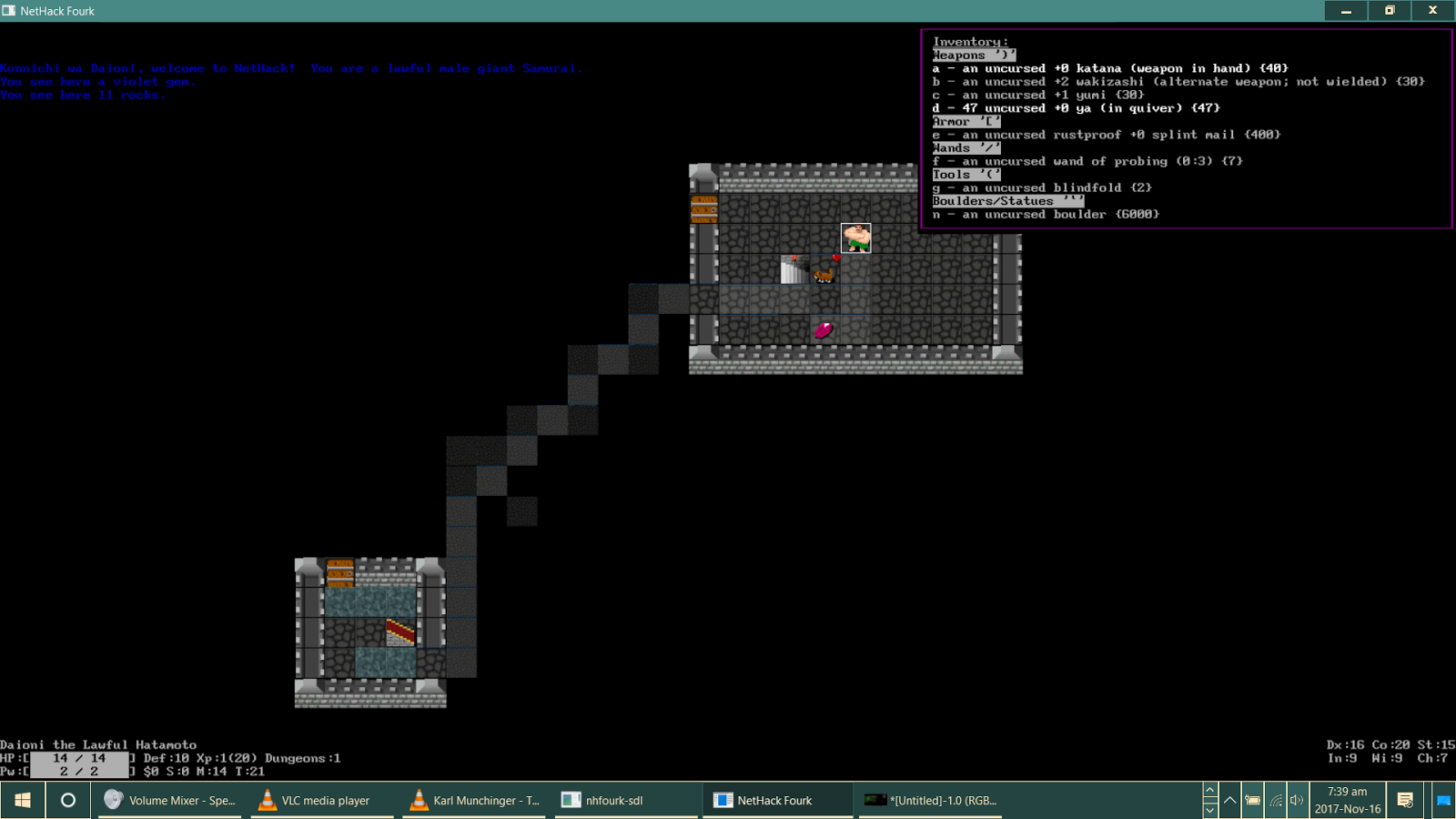
Task: Toggle Show Desktop at the taskbar's far right
Action: point(1444,800)
